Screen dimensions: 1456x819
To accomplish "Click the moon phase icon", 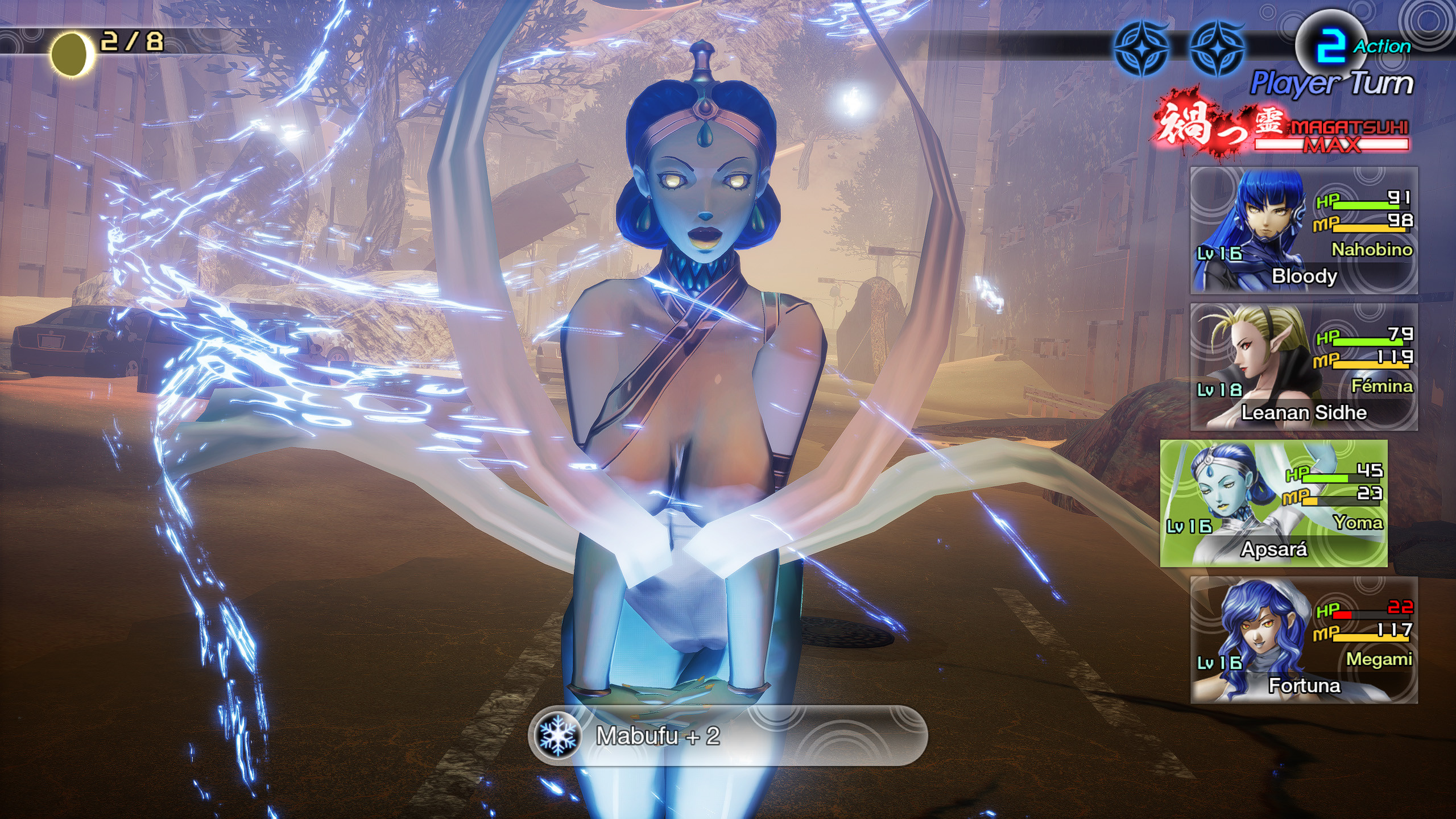I will 71,53.
